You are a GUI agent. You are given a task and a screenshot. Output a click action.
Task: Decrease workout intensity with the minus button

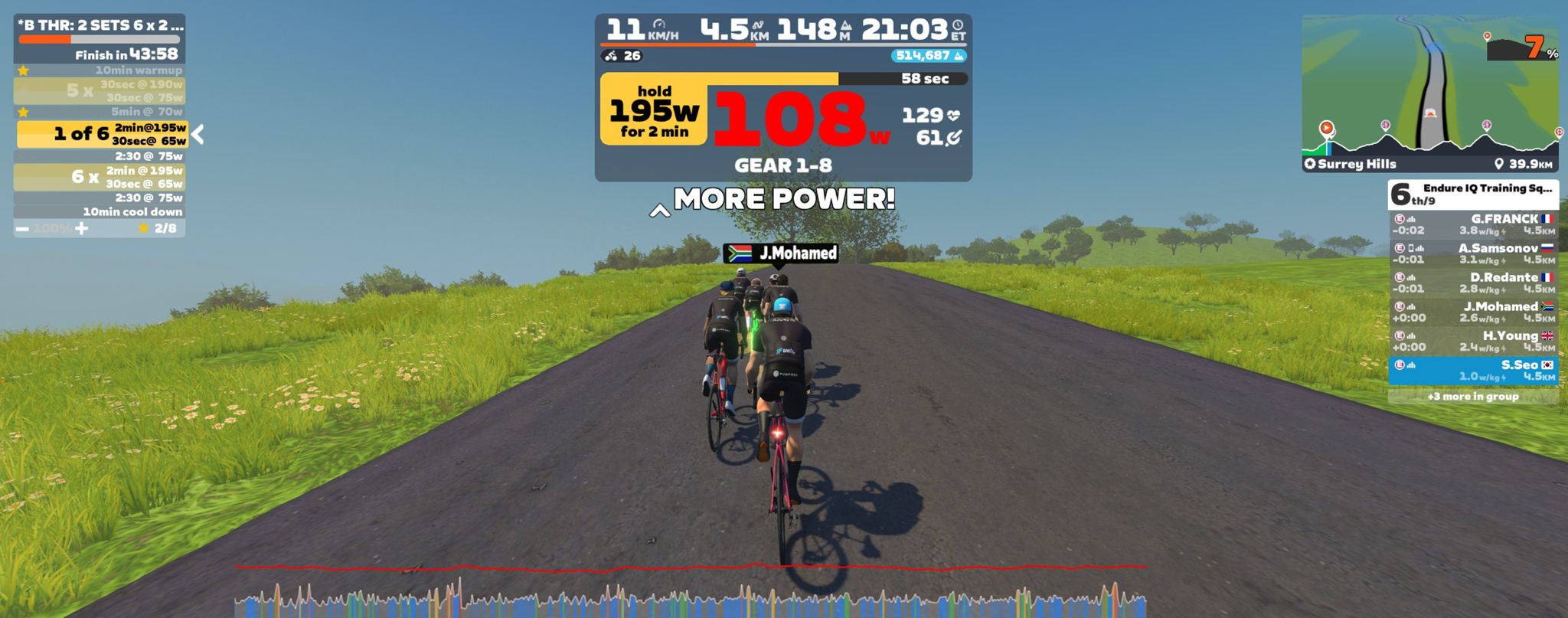pos(23,229)
